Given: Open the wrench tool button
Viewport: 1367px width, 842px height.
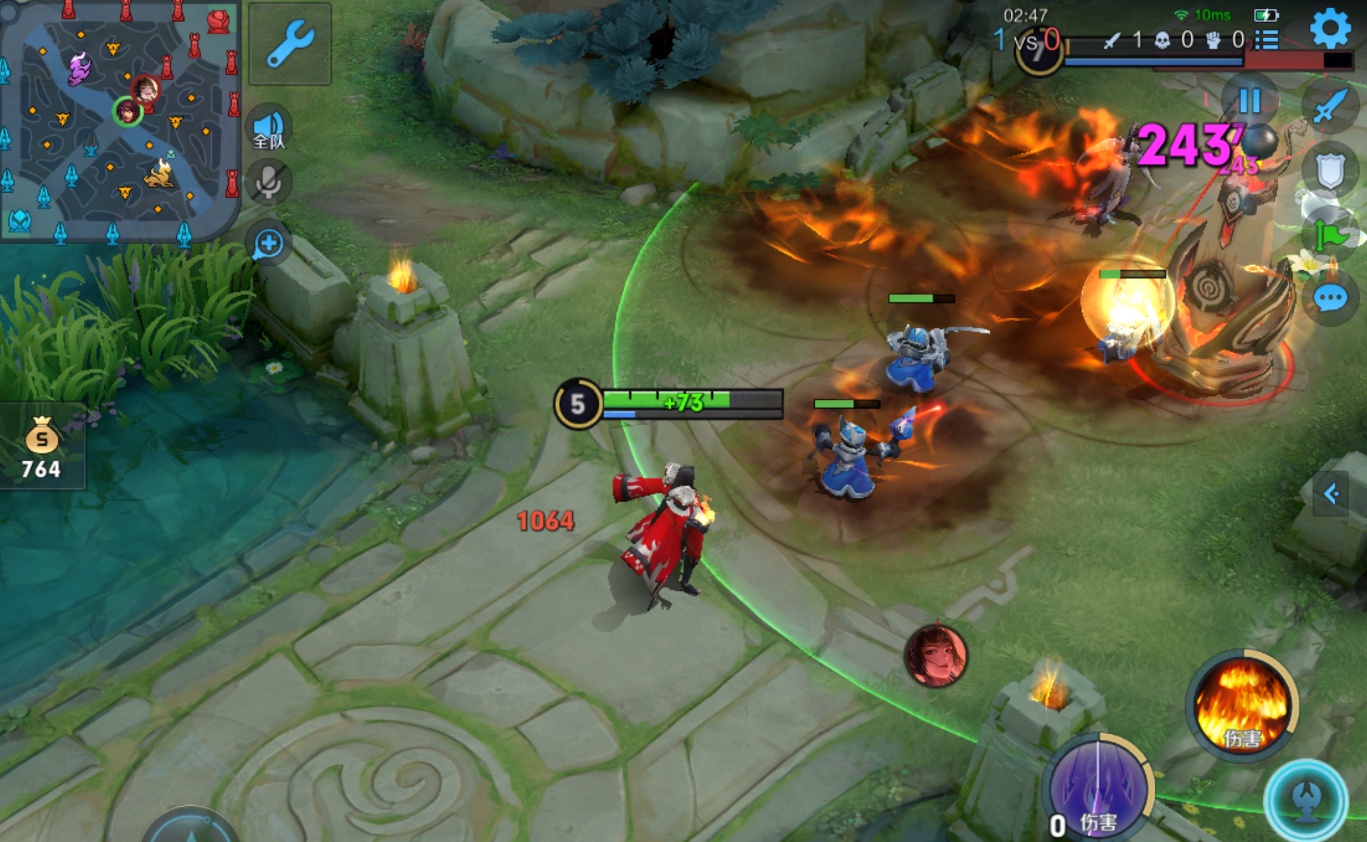Looking at the screenshot, I should tap(290, 44).
